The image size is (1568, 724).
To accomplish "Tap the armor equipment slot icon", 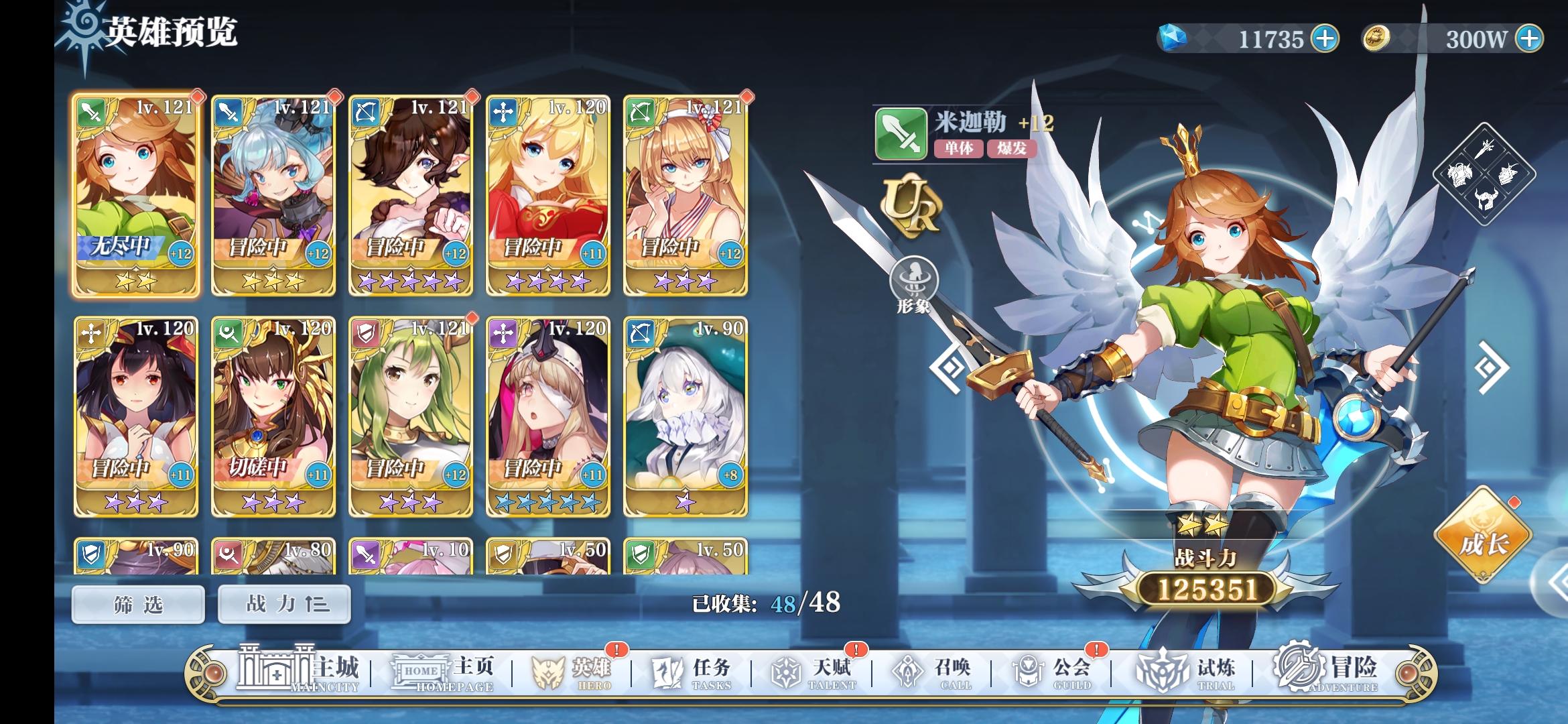I will pyautogui.click(x=1459, y=174).
